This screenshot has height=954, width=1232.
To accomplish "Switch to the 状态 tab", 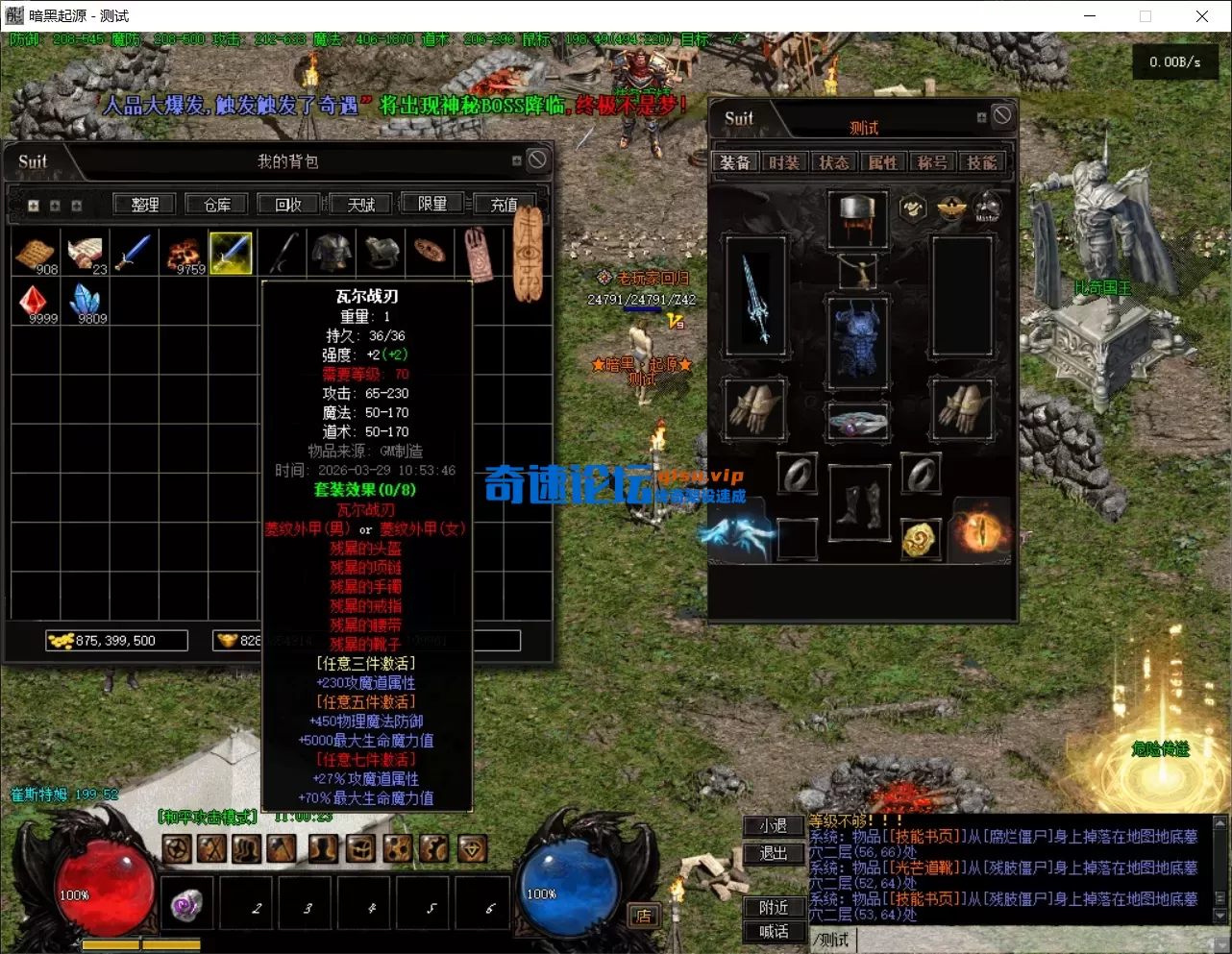I will [833, 162].
